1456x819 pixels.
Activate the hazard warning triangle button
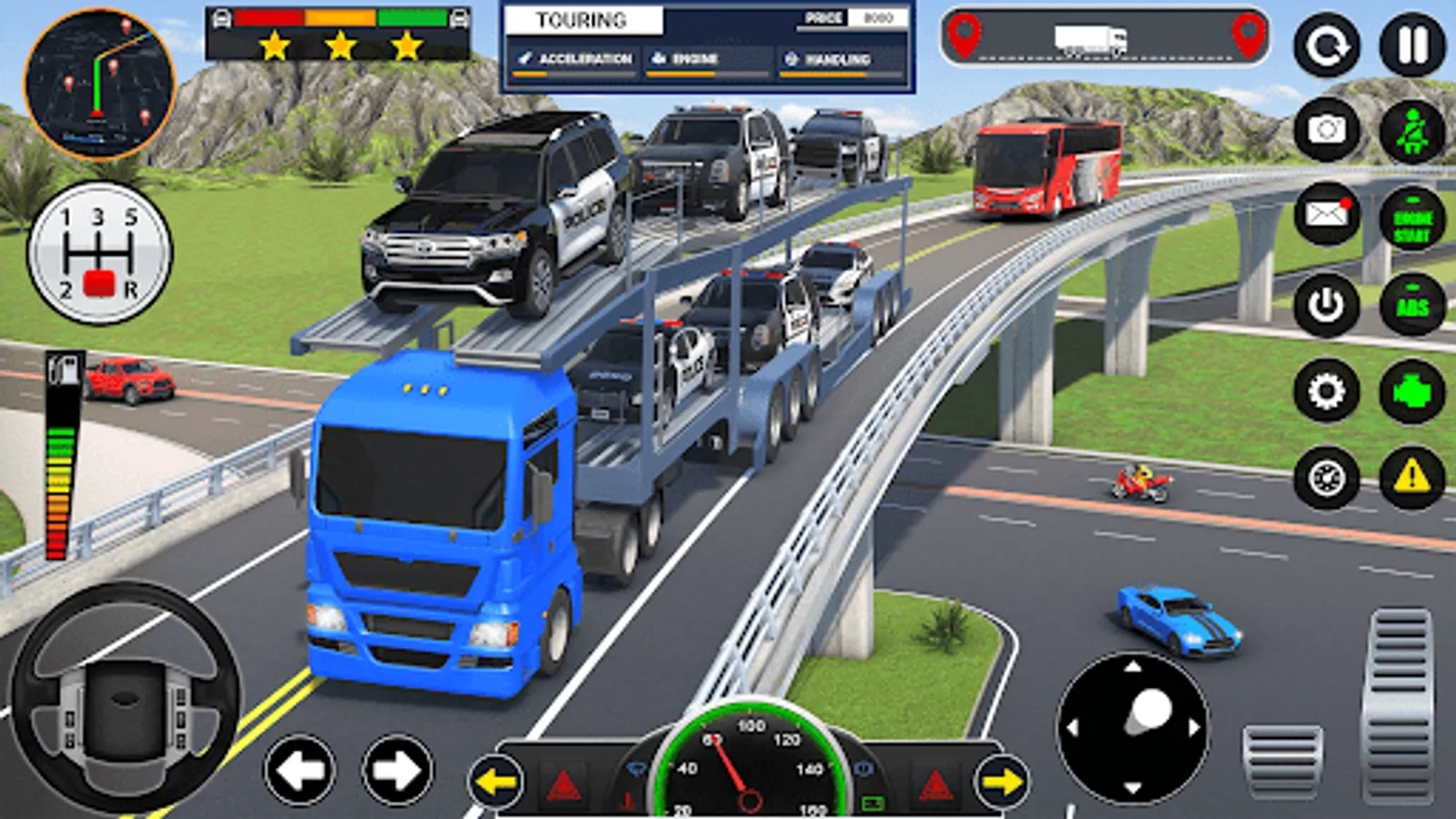pyautogui.click(x=1412, y=477)
